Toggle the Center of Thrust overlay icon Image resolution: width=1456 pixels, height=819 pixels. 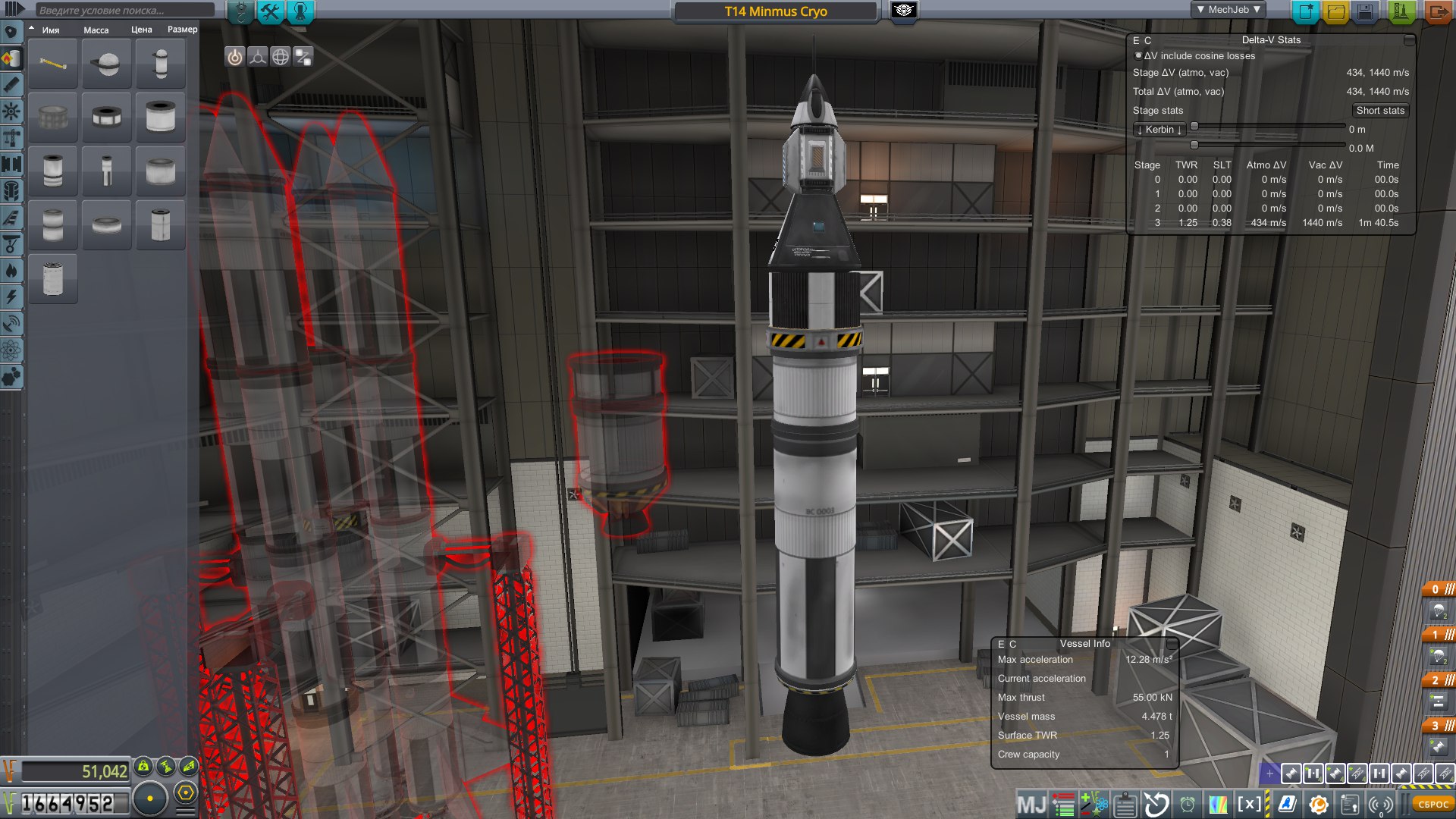coord(257,56)
